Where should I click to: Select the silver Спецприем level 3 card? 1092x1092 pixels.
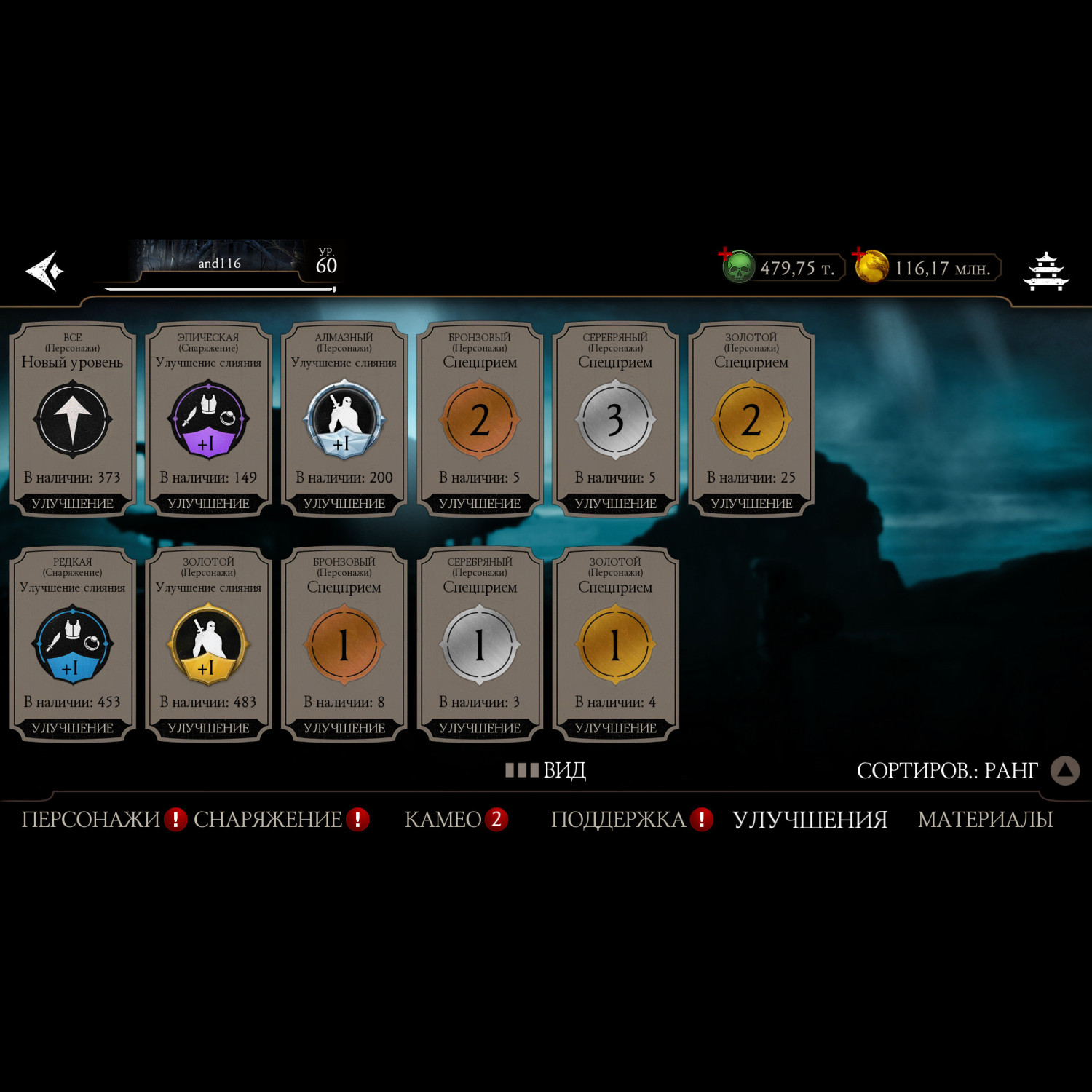point(615,419)
